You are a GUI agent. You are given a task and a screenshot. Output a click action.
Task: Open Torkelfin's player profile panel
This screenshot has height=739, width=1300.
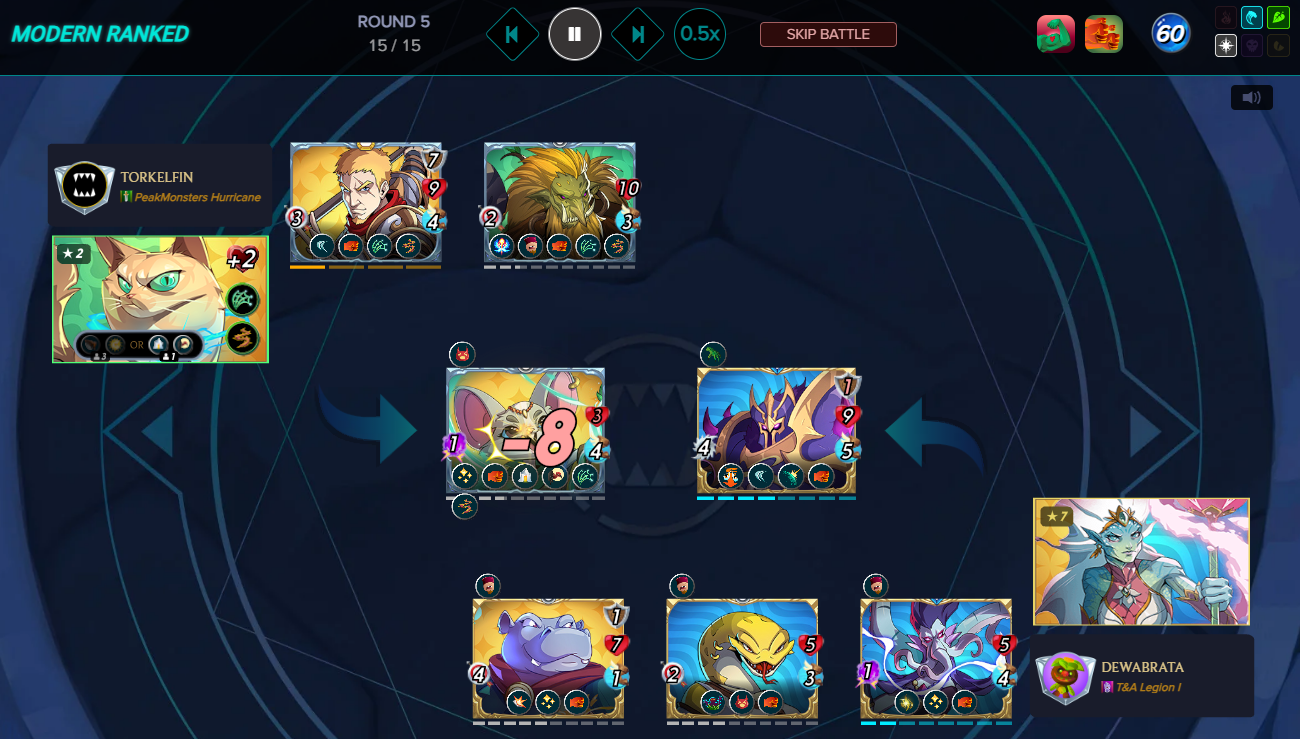point(160,186)
